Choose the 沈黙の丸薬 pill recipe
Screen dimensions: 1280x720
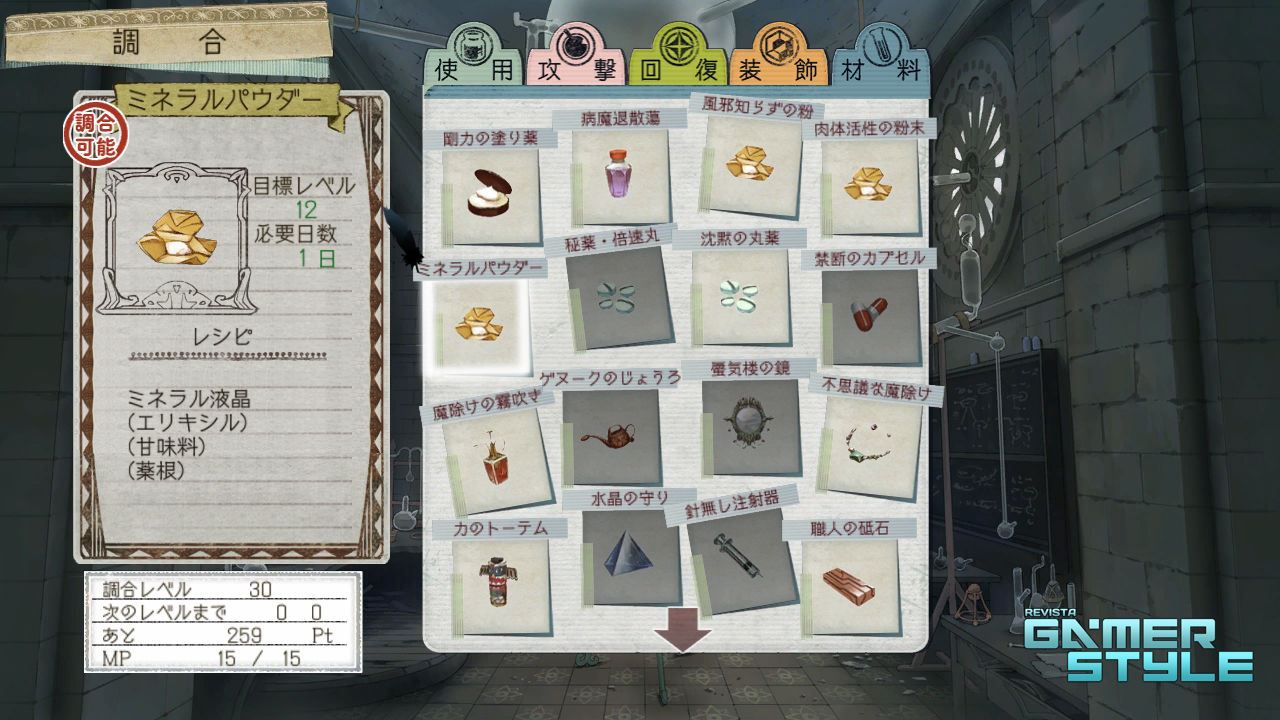(741, 297)
